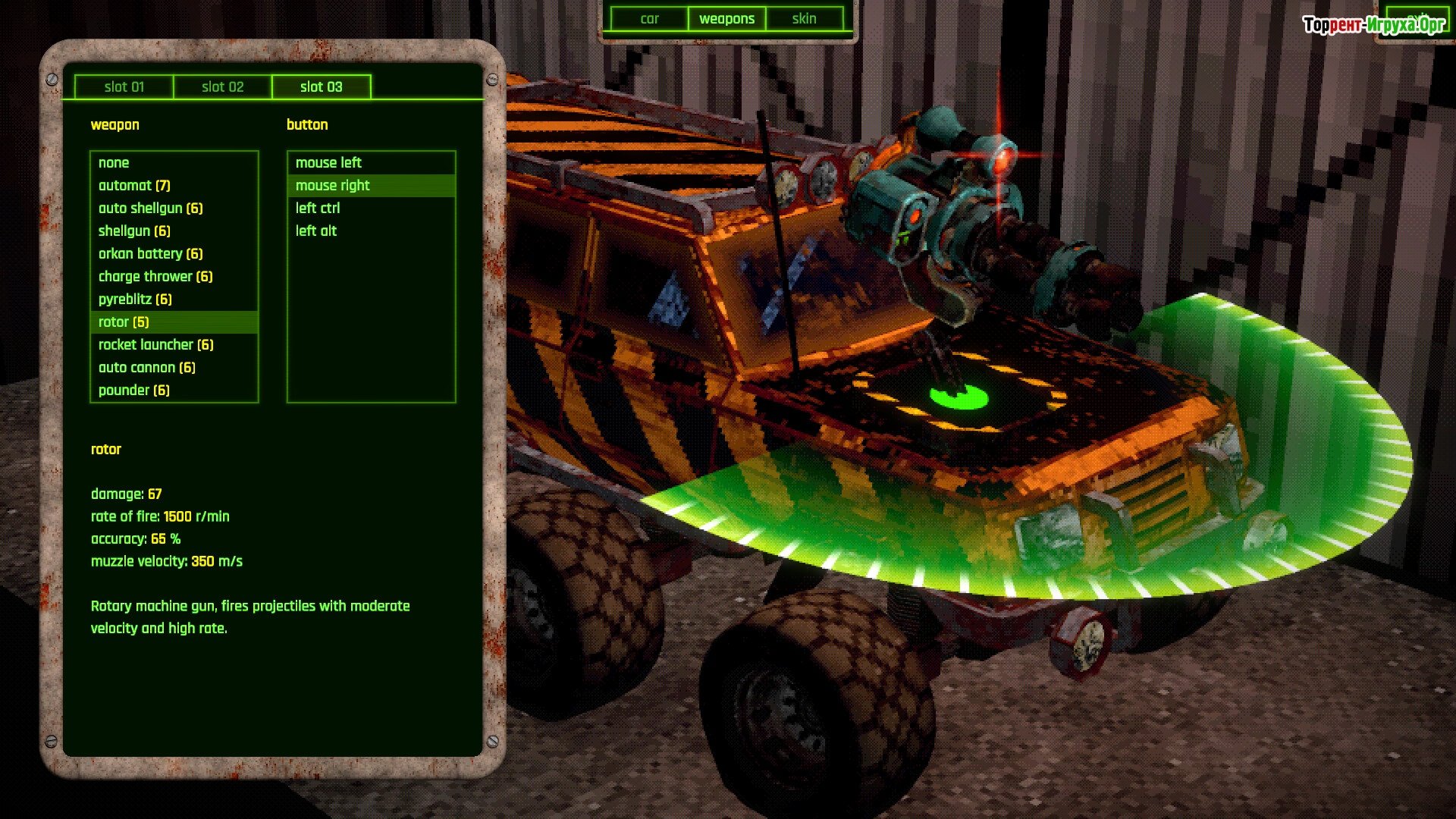The height and width of the screenshot is (819, 1456).
Task: Switch to the skin tab
Action: (x=804, y=19)
